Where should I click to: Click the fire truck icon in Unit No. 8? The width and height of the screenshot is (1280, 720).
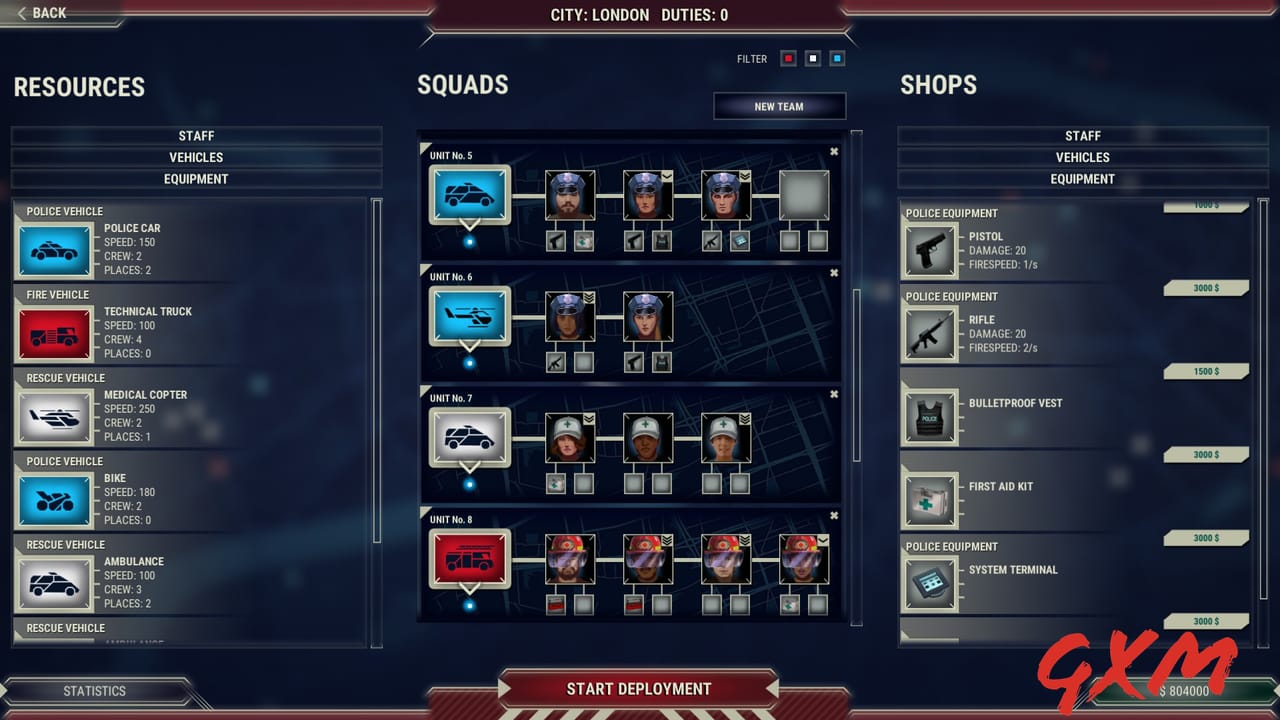point(470,559)
